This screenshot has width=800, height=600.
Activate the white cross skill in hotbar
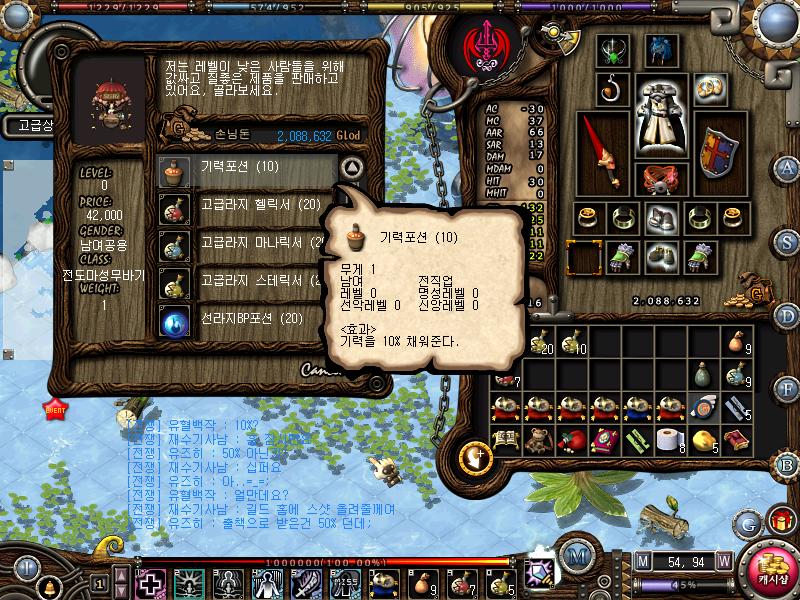(151, 581)
